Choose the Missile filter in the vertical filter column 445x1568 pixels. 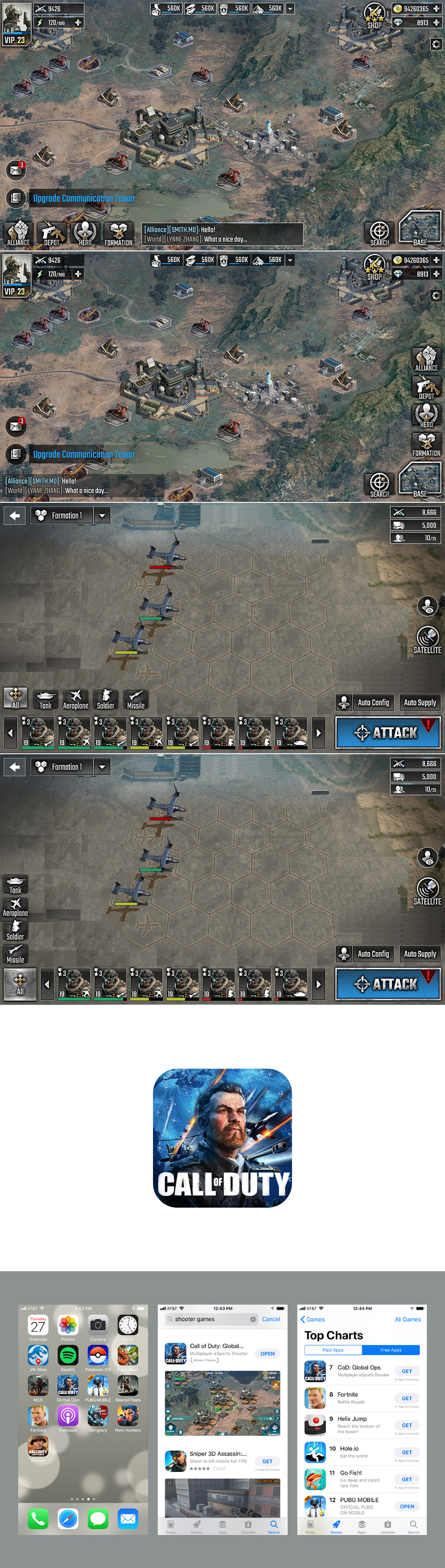pyautogui.click(x=15, y=954)
